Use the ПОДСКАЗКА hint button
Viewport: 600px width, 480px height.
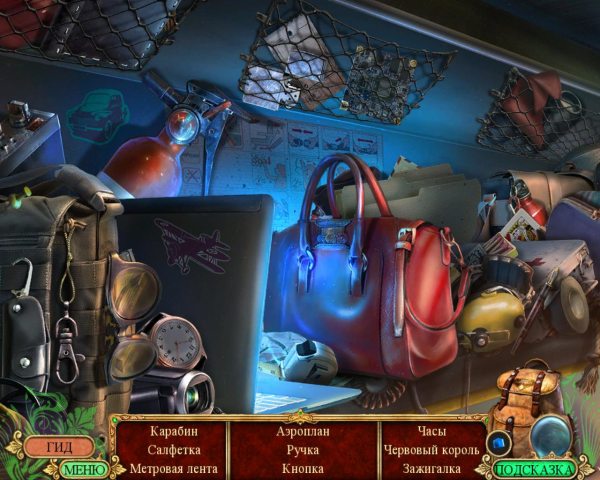point(535,468)
